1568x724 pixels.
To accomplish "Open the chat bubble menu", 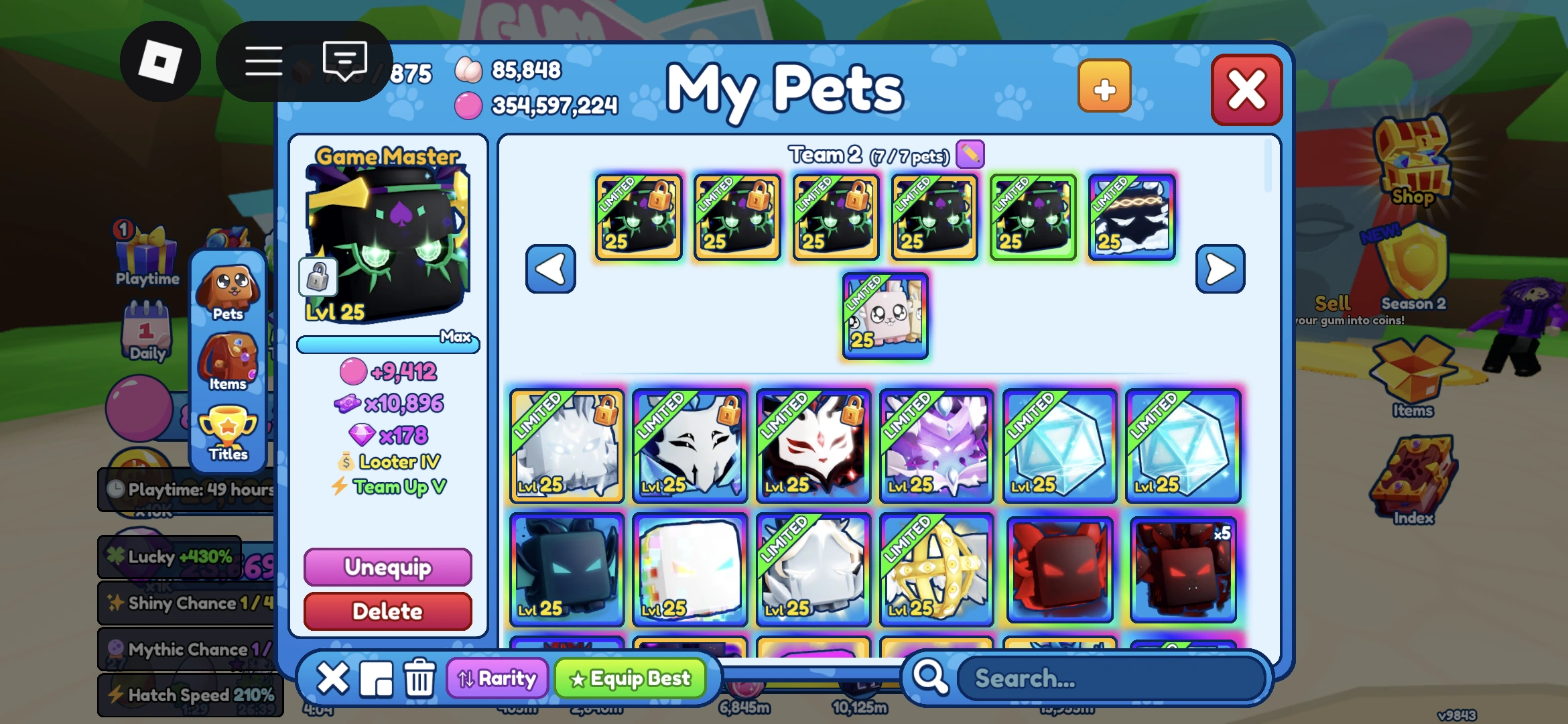I will 344,60.
